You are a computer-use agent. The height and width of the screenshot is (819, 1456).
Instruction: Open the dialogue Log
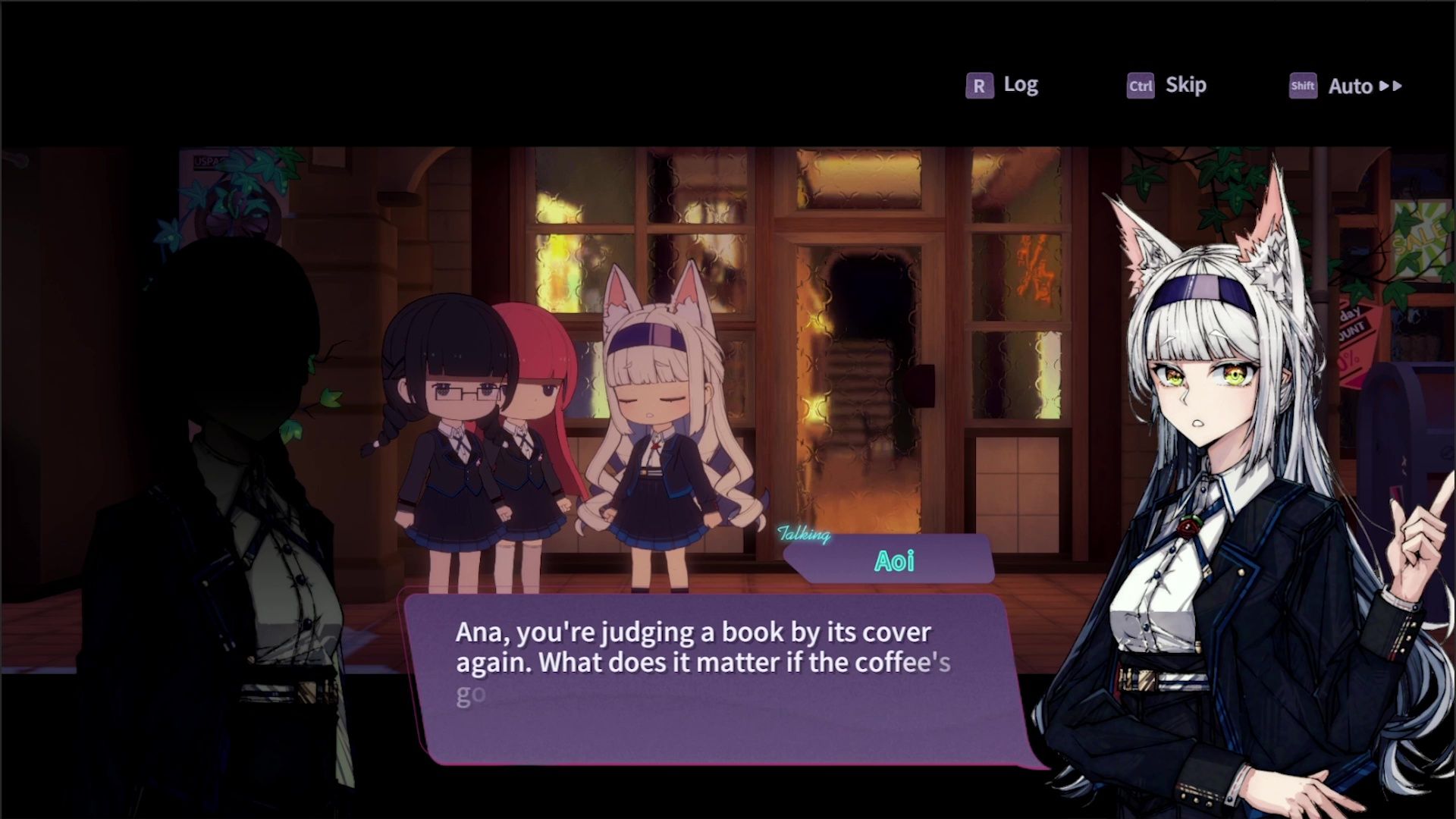pyautogui.click(x=1003, y=86)
